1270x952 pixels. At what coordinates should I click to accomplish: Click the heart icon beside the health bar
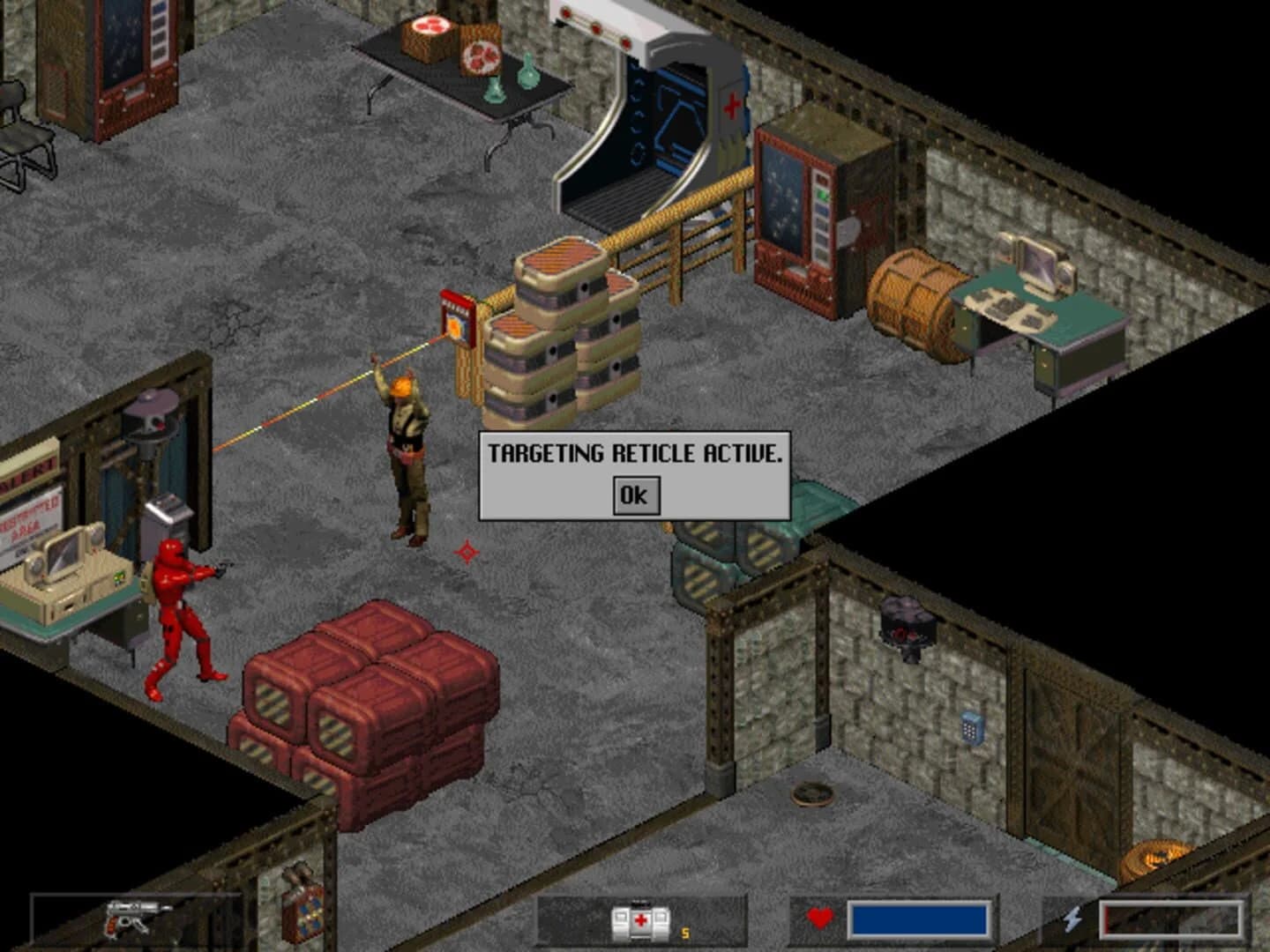pos(818,919)
